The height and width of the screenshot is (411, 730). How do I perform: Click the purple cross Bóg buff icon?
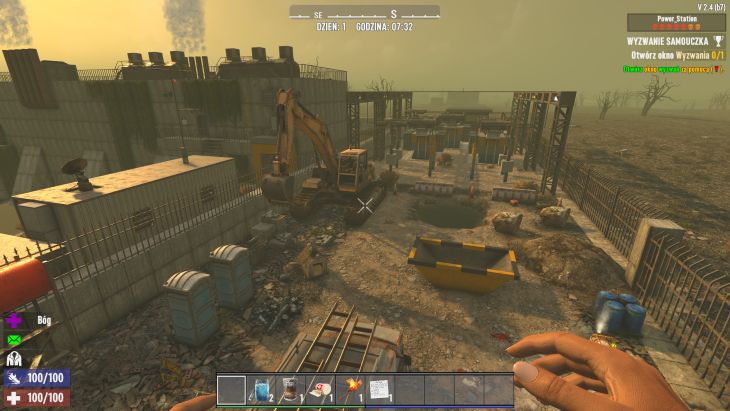tap(14, 321)
